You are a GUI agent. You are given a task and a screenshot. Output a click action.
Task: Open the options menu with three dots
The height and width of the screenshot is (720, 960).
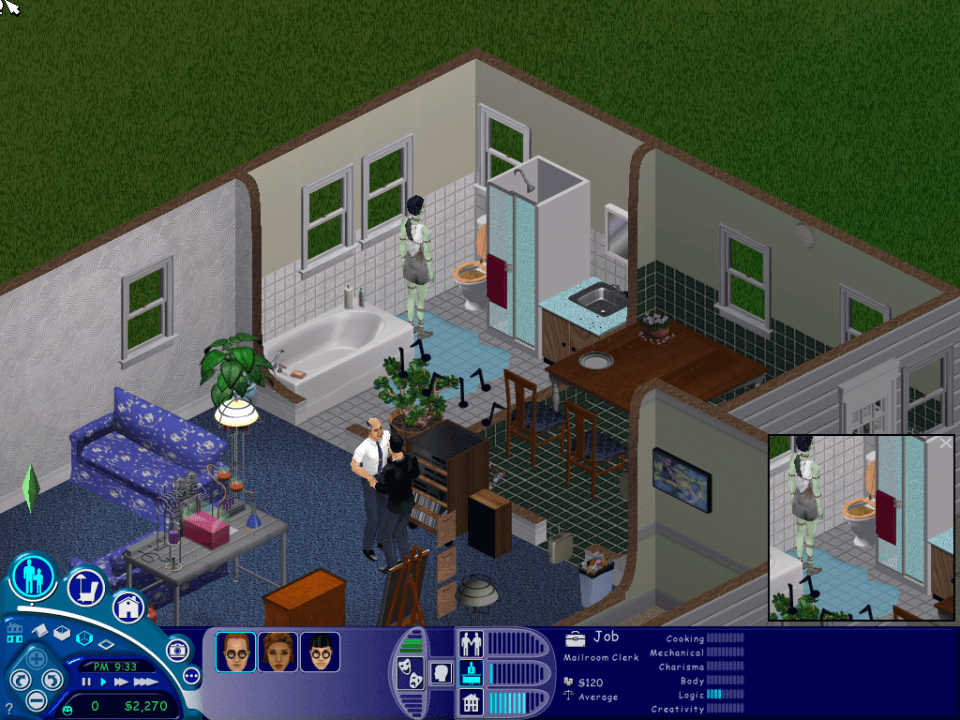(192, 676)
